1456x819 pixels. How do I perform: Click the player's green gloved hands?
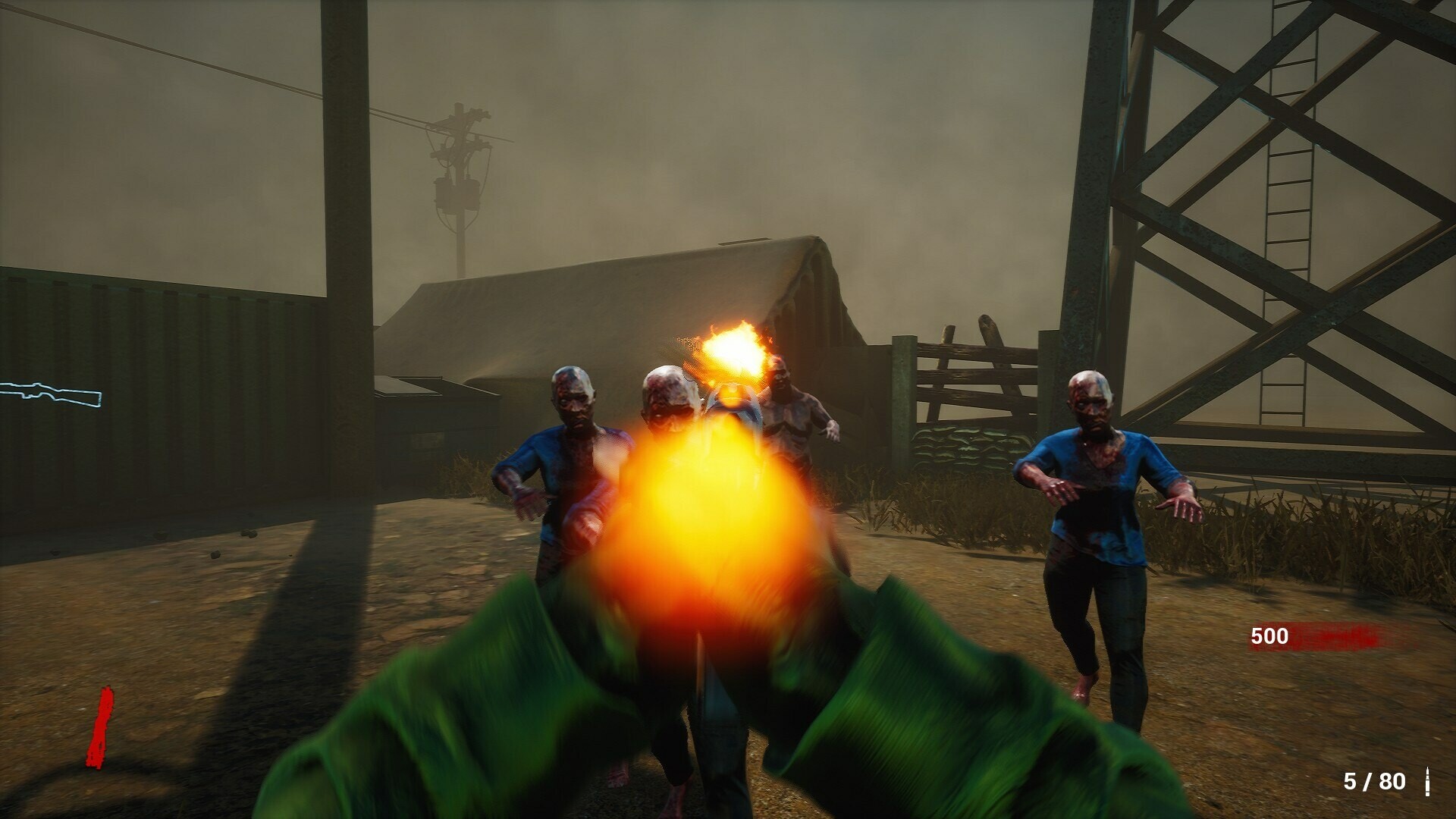pos(493,698)
